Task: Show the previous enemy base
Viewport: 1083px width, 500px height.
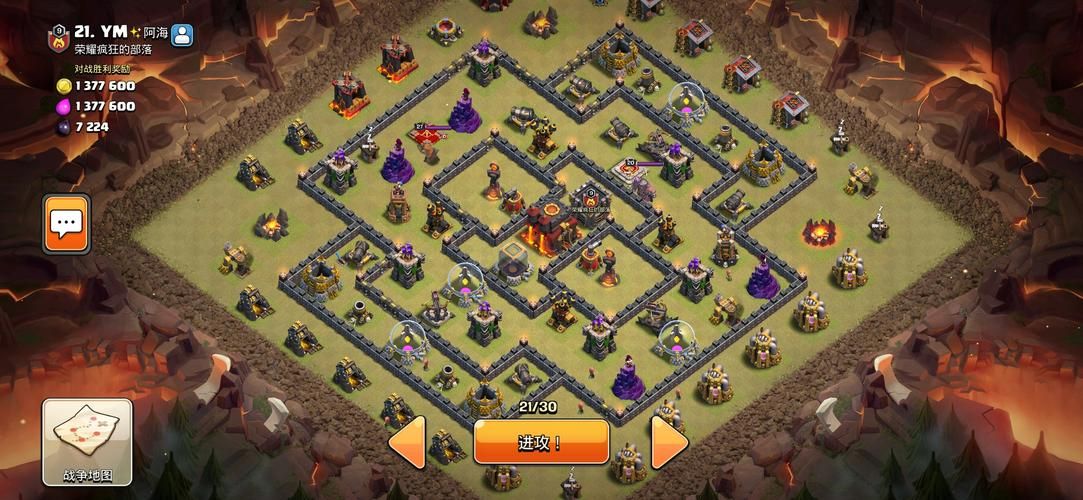Action: tap(407, 442)
